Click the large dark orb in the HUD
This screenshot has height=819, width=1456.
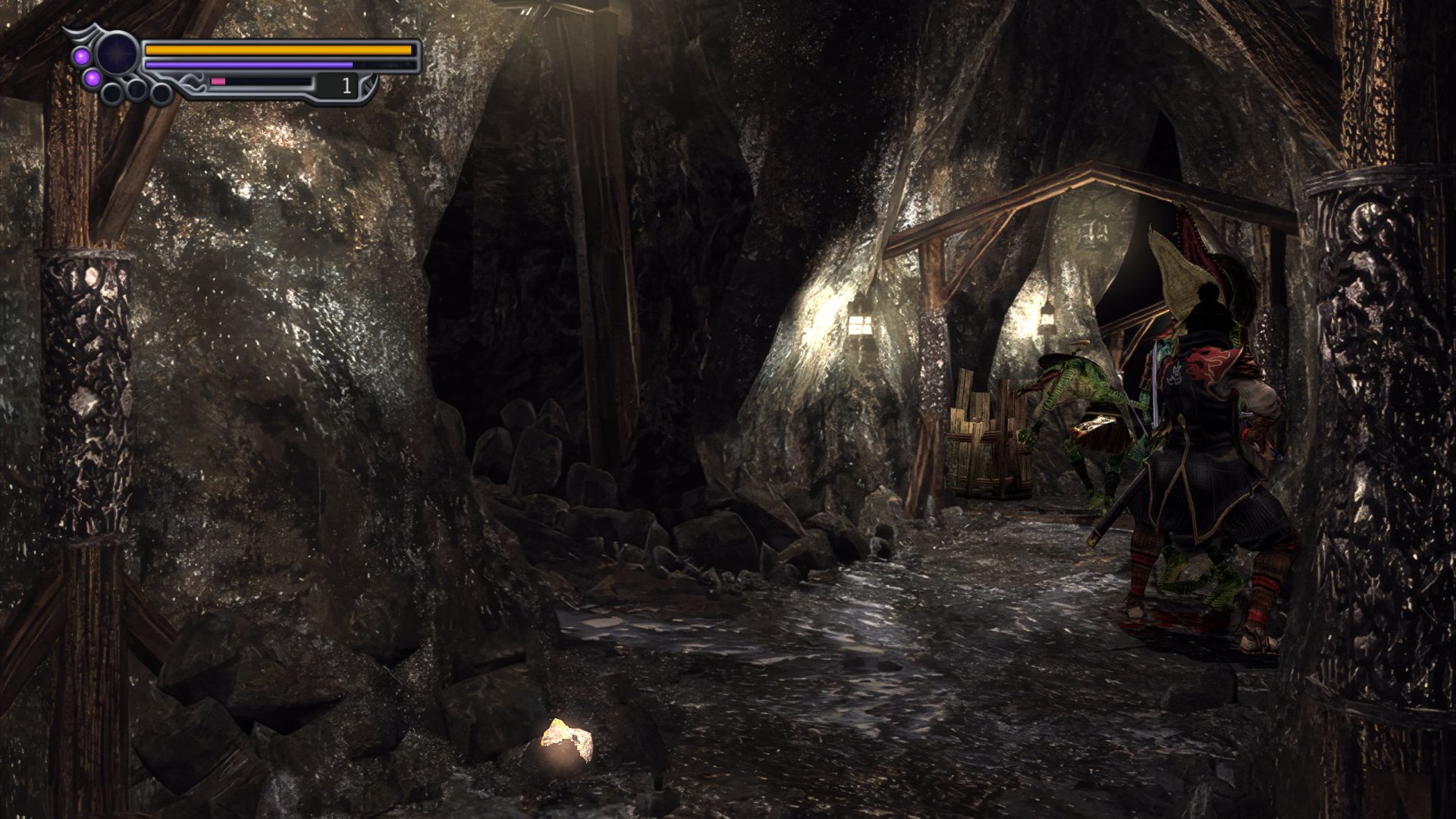(117, 53)
